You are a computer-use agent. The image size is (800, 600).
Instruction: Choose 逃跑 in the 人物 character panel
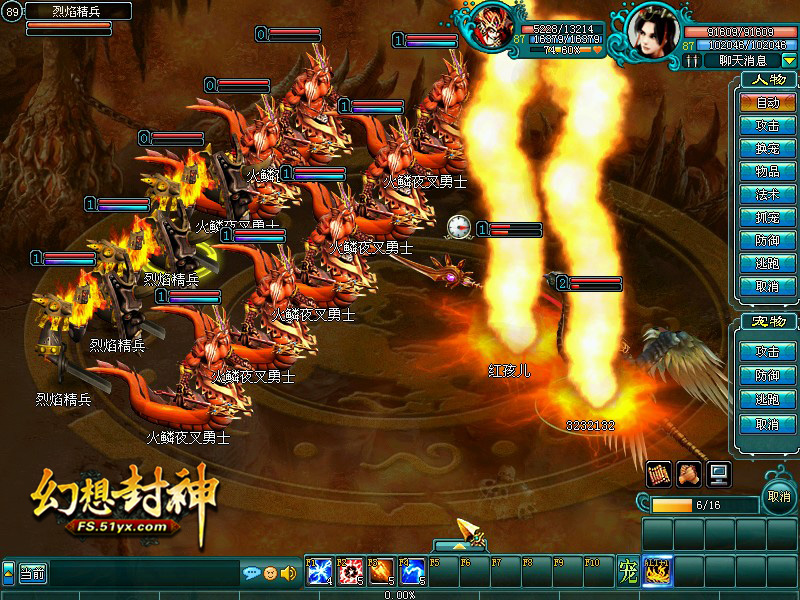coord(767,263)
